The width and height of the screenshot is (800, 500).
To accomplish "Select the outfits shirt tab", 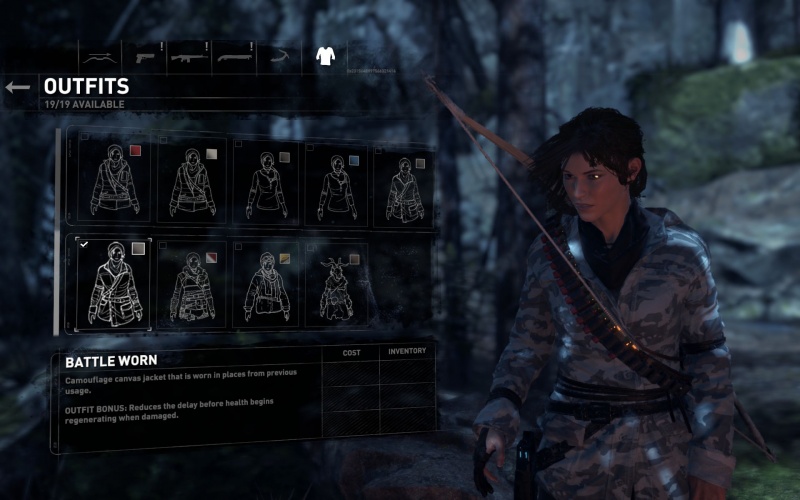I will pos(325,55).
